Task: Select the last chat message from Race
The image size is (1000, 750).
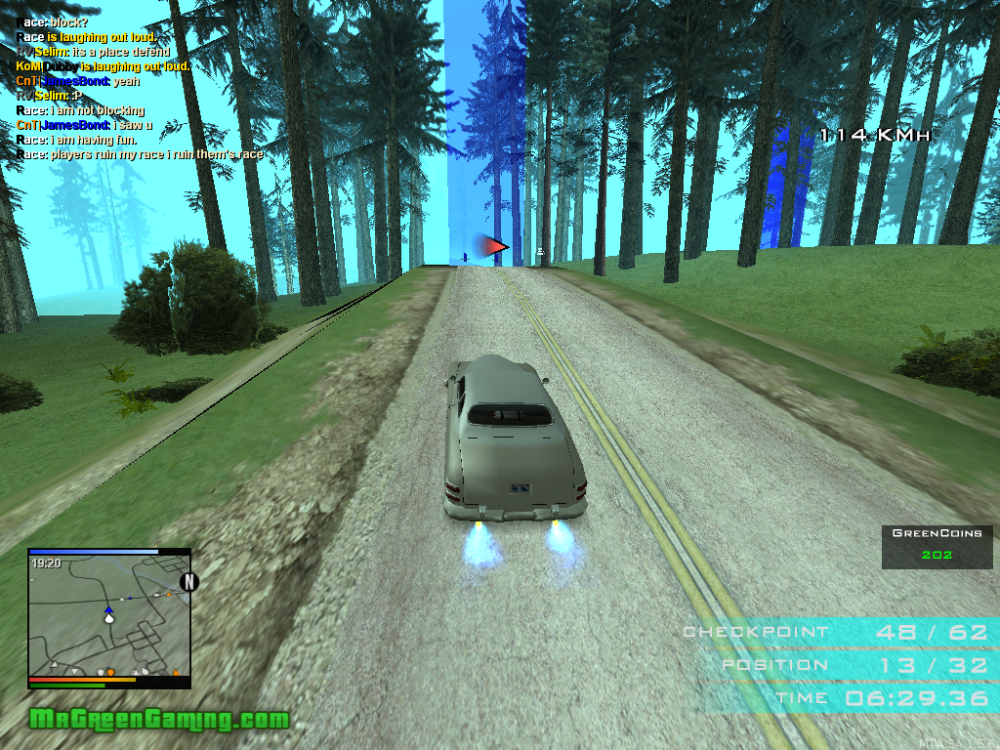Action: click(140, 155)
